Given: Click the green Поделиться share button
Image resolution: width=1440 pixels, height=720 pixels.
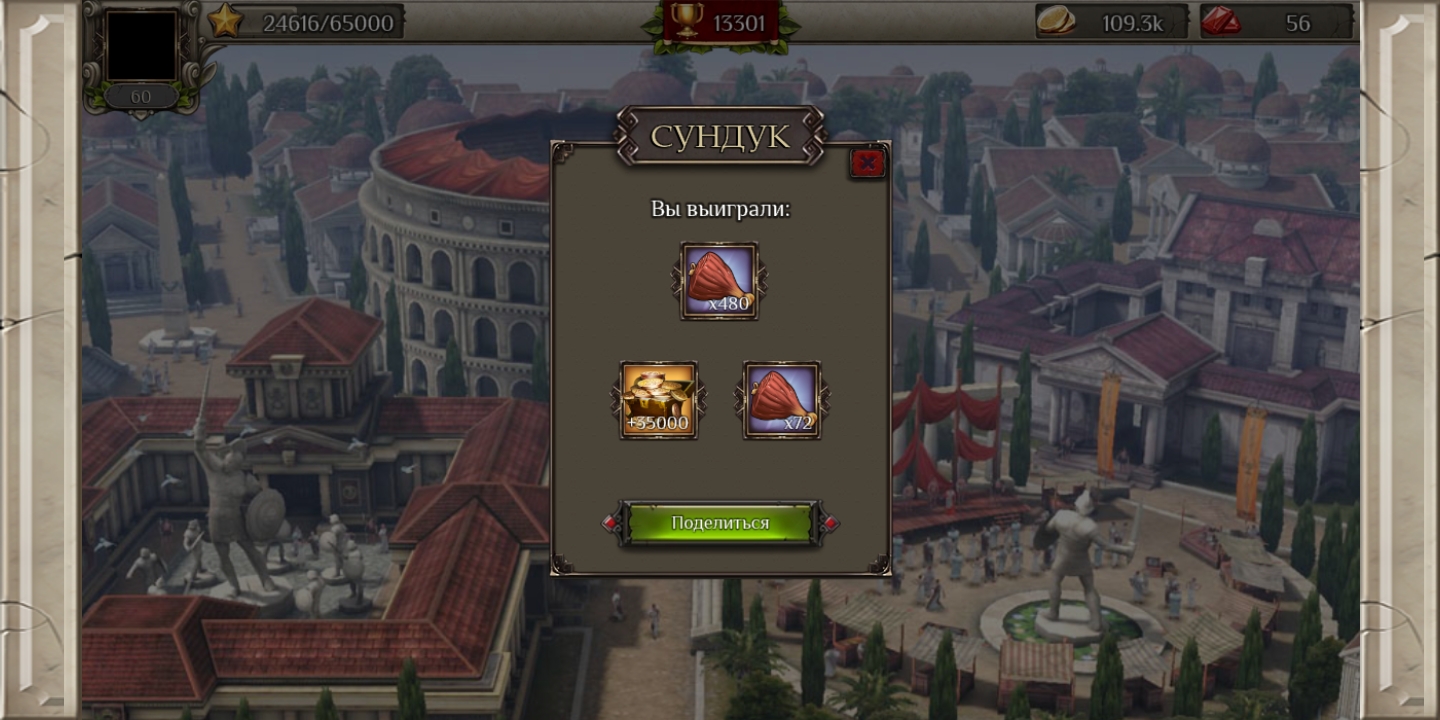Looking at the screenshot, I should pyautogui.click(x=720, y=523).
